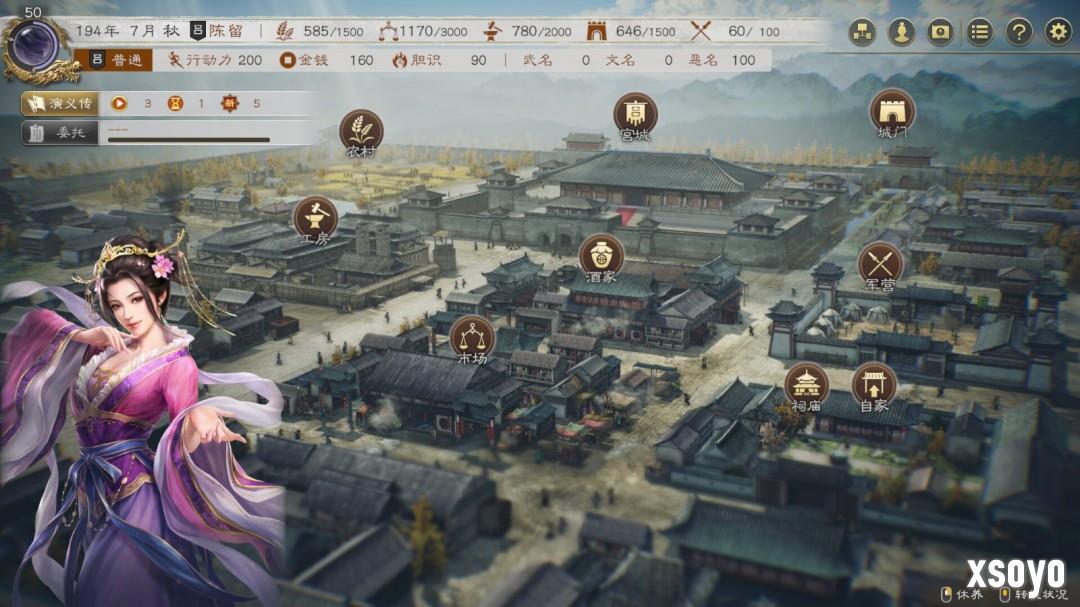Visit the 祠庙 shrine
This screenshot has width=1080, height=607.
(806, 385)
